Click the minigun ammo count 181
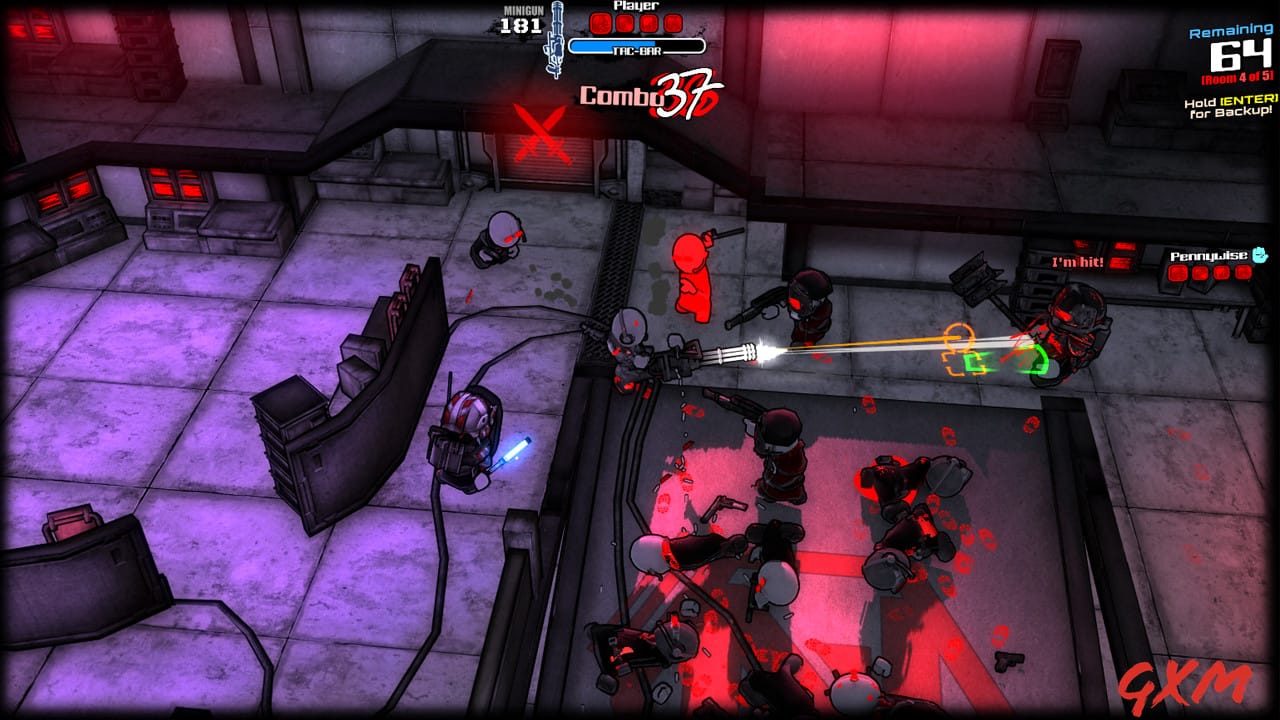This screenshot has height=720, width=1280. click(520, 28)
